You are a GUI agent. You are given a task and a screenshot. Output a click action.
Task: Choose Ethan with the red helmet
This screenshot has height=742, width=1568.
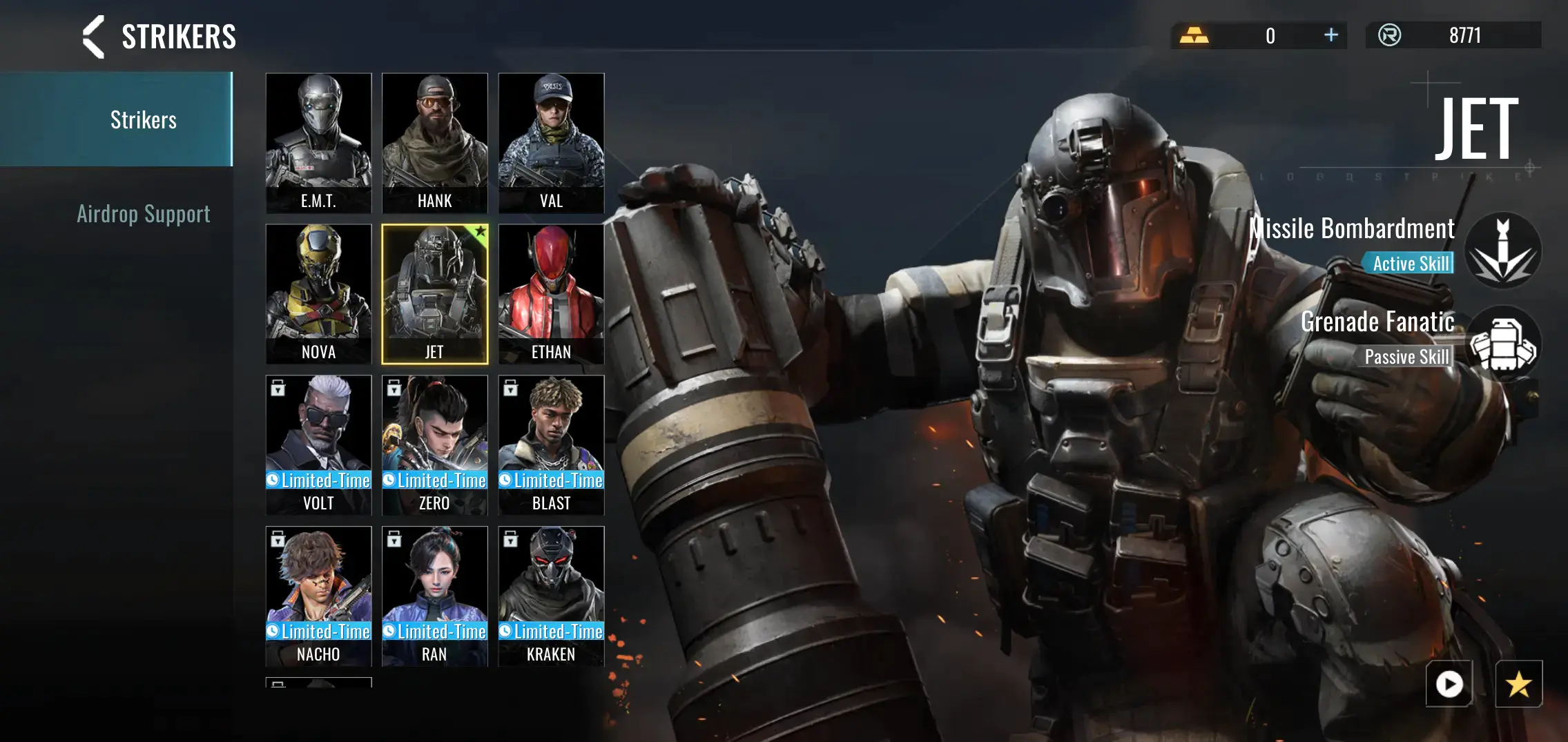551,294
